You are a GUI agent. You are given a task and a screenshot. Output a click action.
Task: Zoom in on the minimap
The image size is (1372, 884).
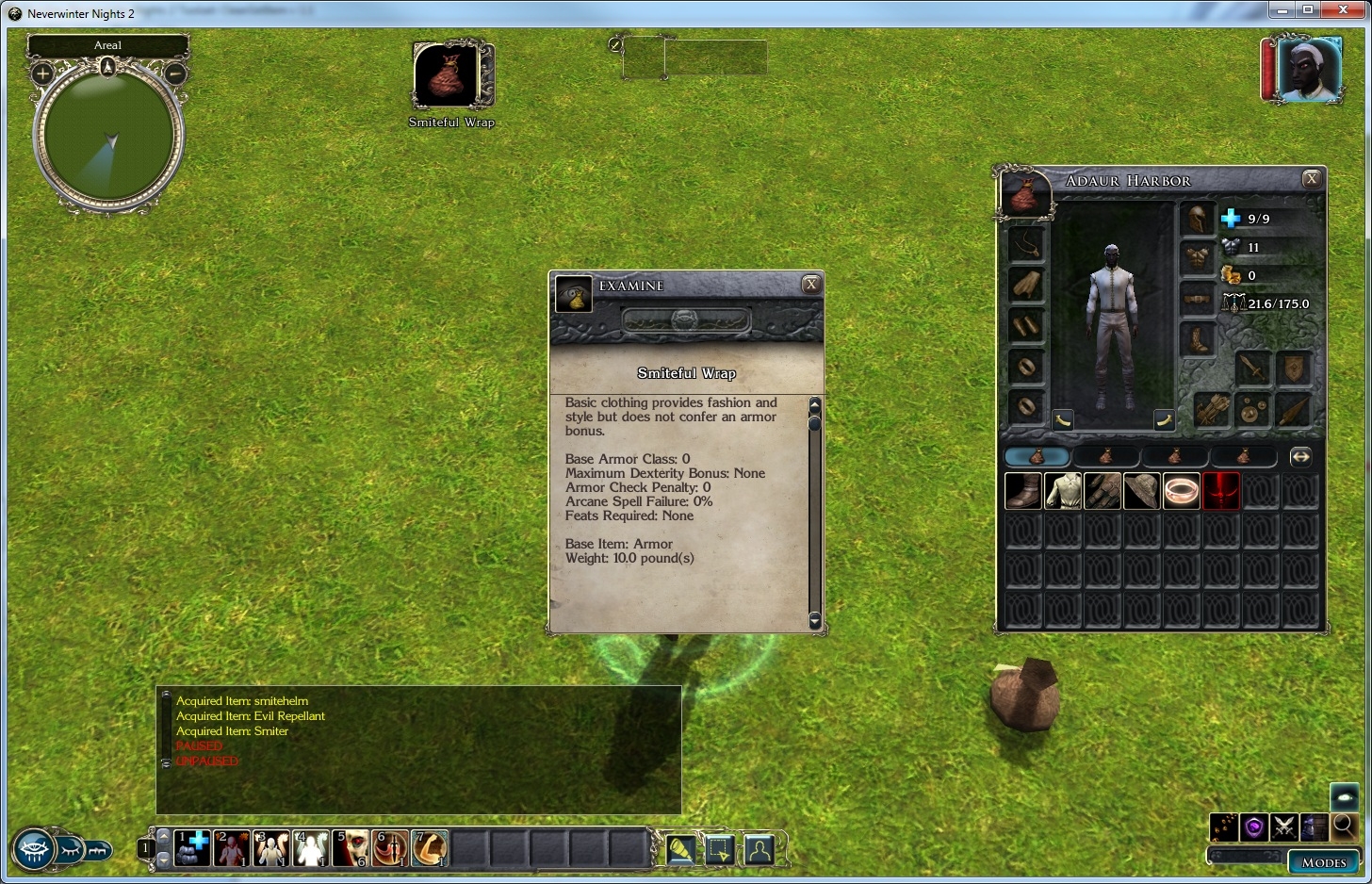(42, 74)
